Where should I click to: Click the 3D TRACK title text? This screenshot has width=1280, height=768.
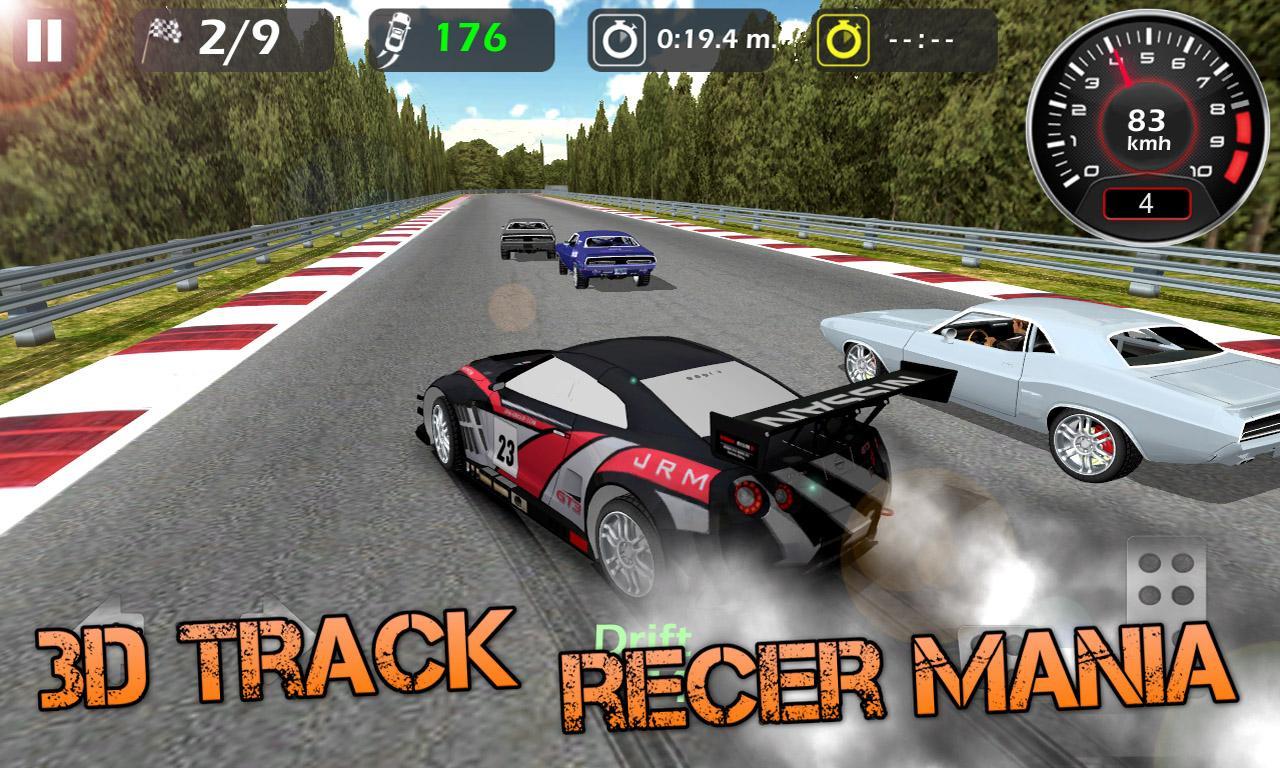[270, 660]
